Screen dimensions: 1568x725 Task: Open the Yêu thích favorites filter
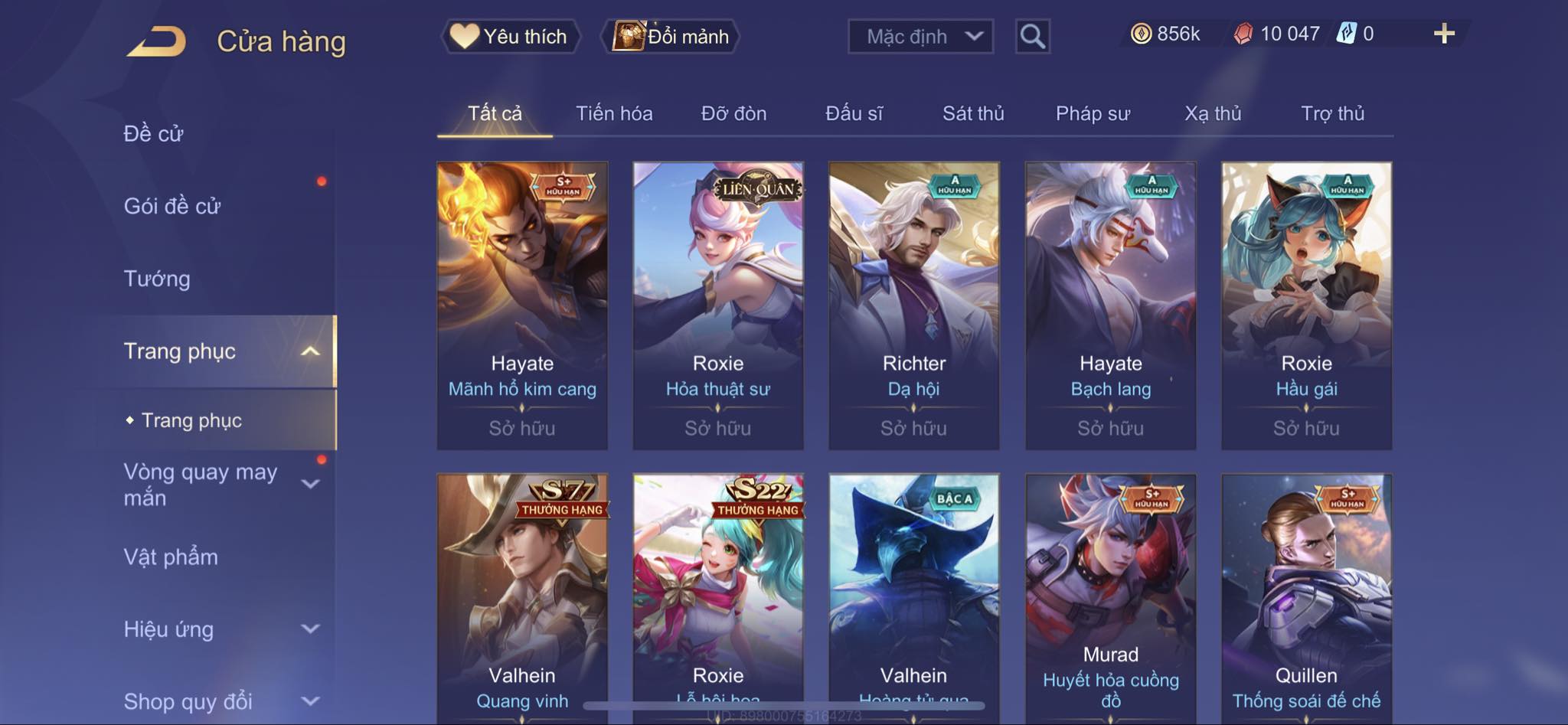coord(510,36)
